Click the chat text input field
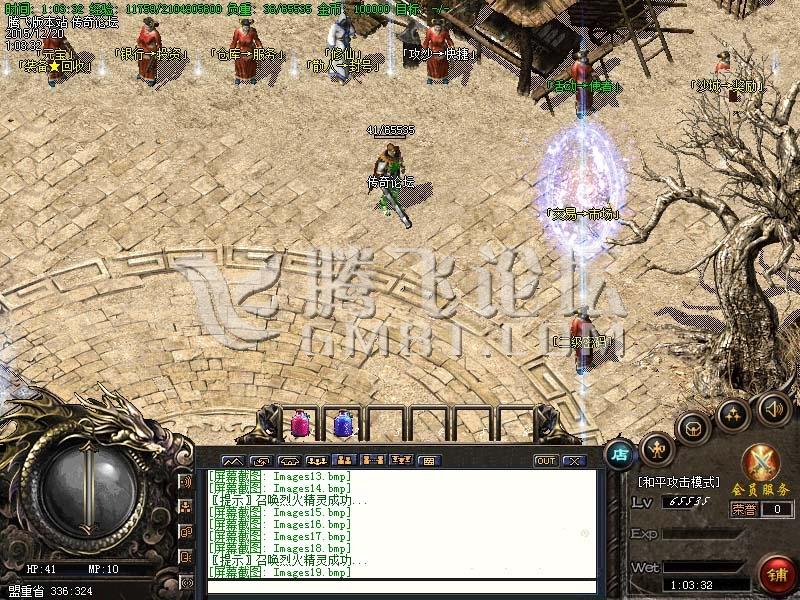The image size is (800, 600). pyautogui.click(x=400, y=587)
